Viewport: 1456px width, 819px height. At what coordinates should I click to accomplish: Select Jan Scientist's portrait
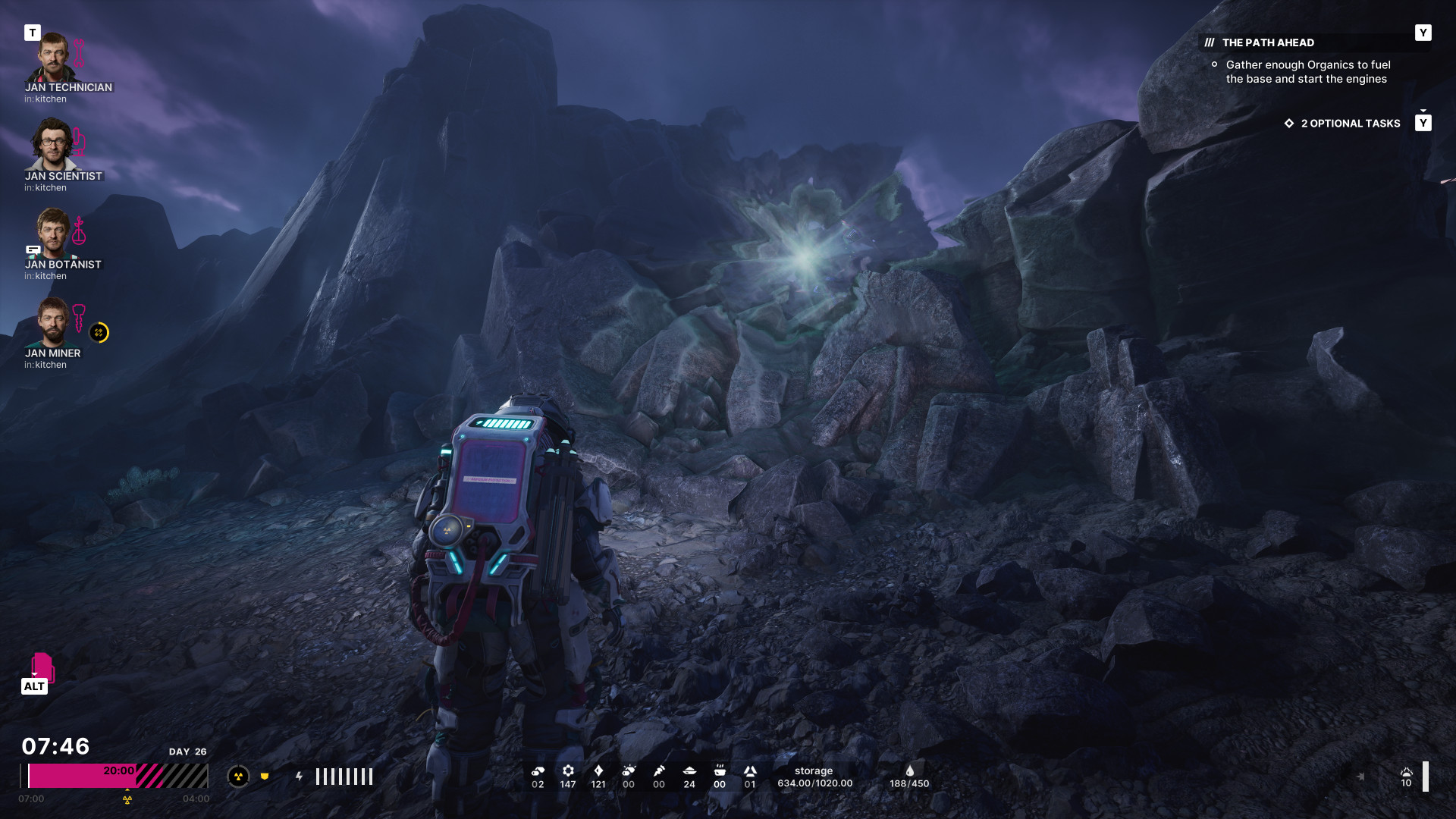[52, 145]
